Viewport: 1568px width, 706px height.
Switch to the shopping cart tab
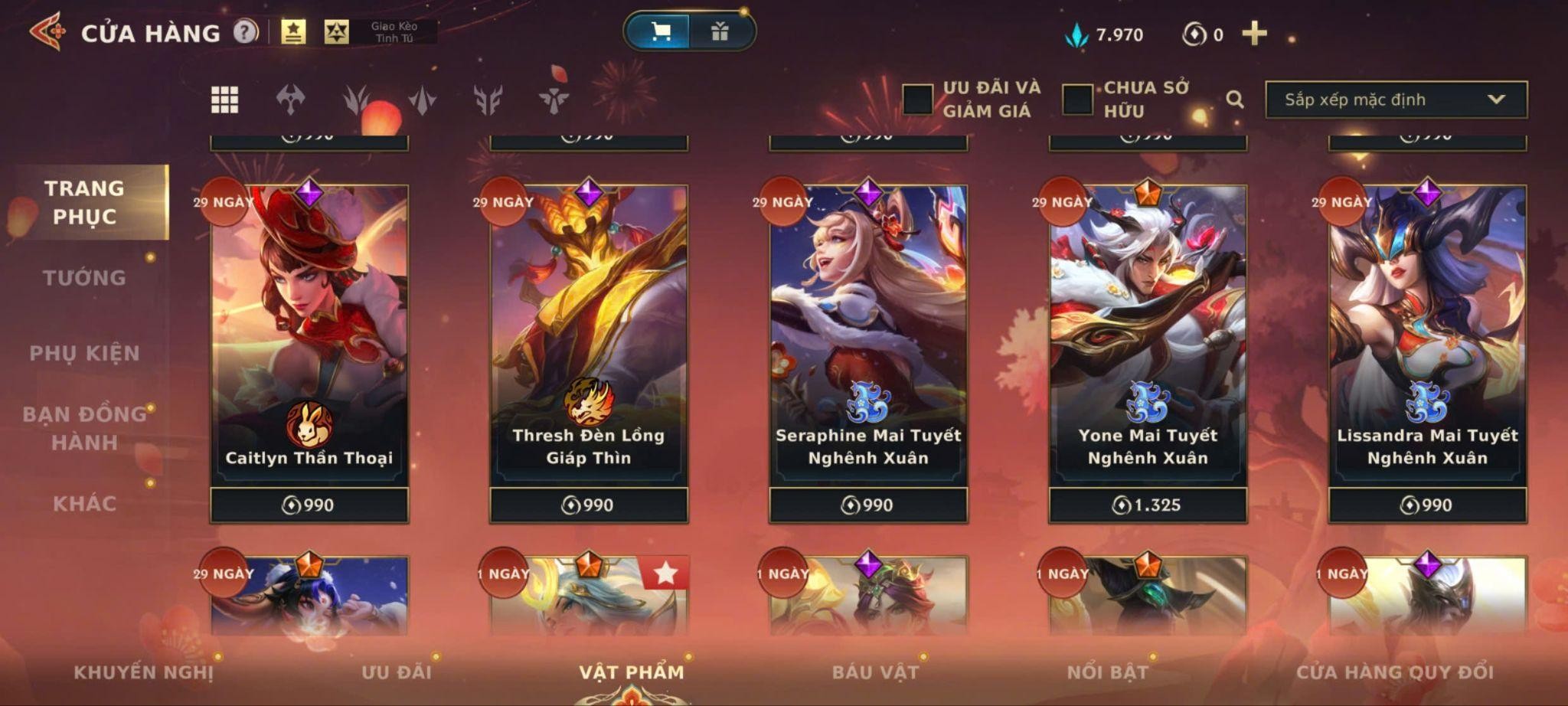[659, 31]
